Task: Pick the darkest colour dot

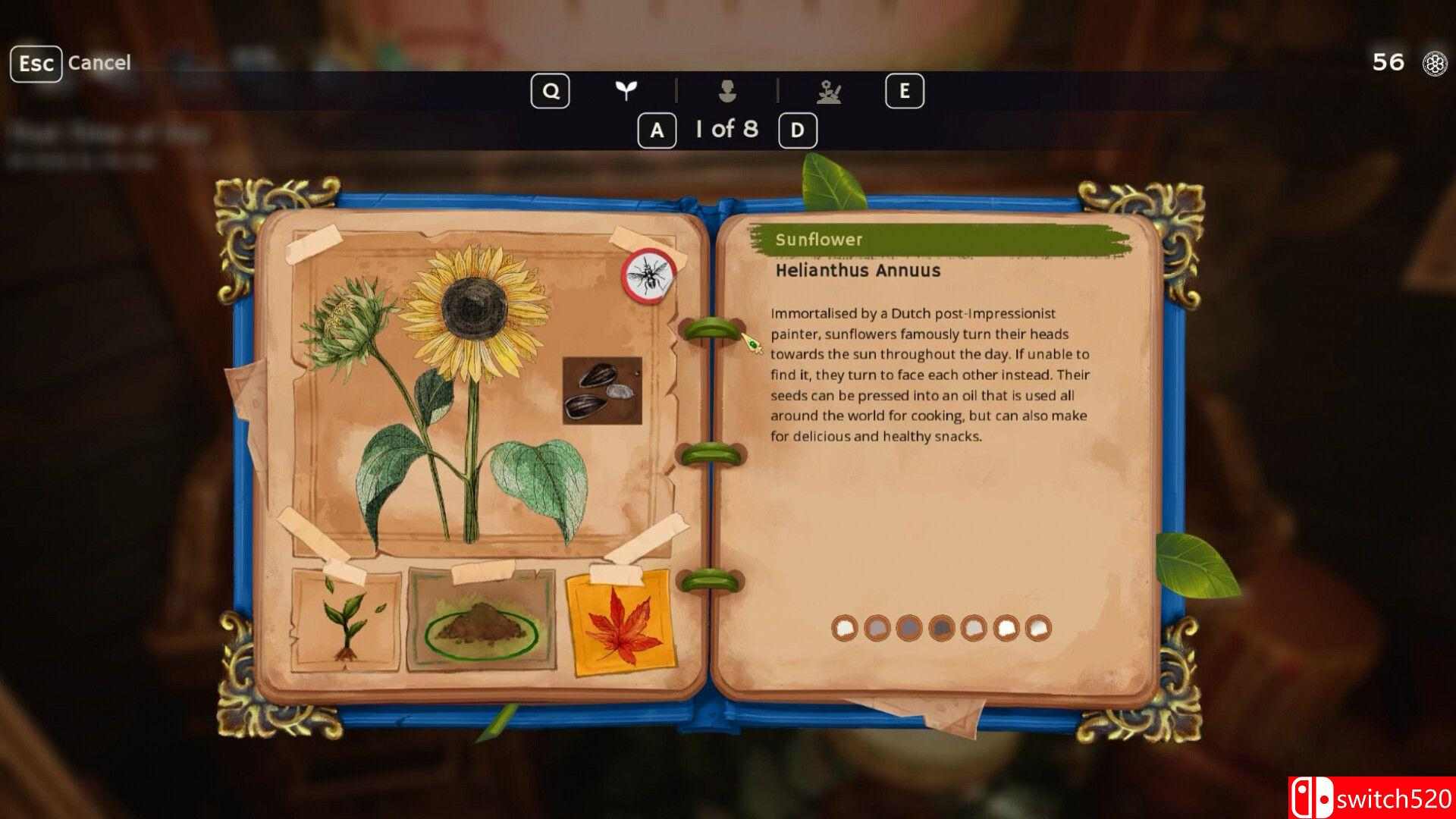Action: [x=941, y=628]
